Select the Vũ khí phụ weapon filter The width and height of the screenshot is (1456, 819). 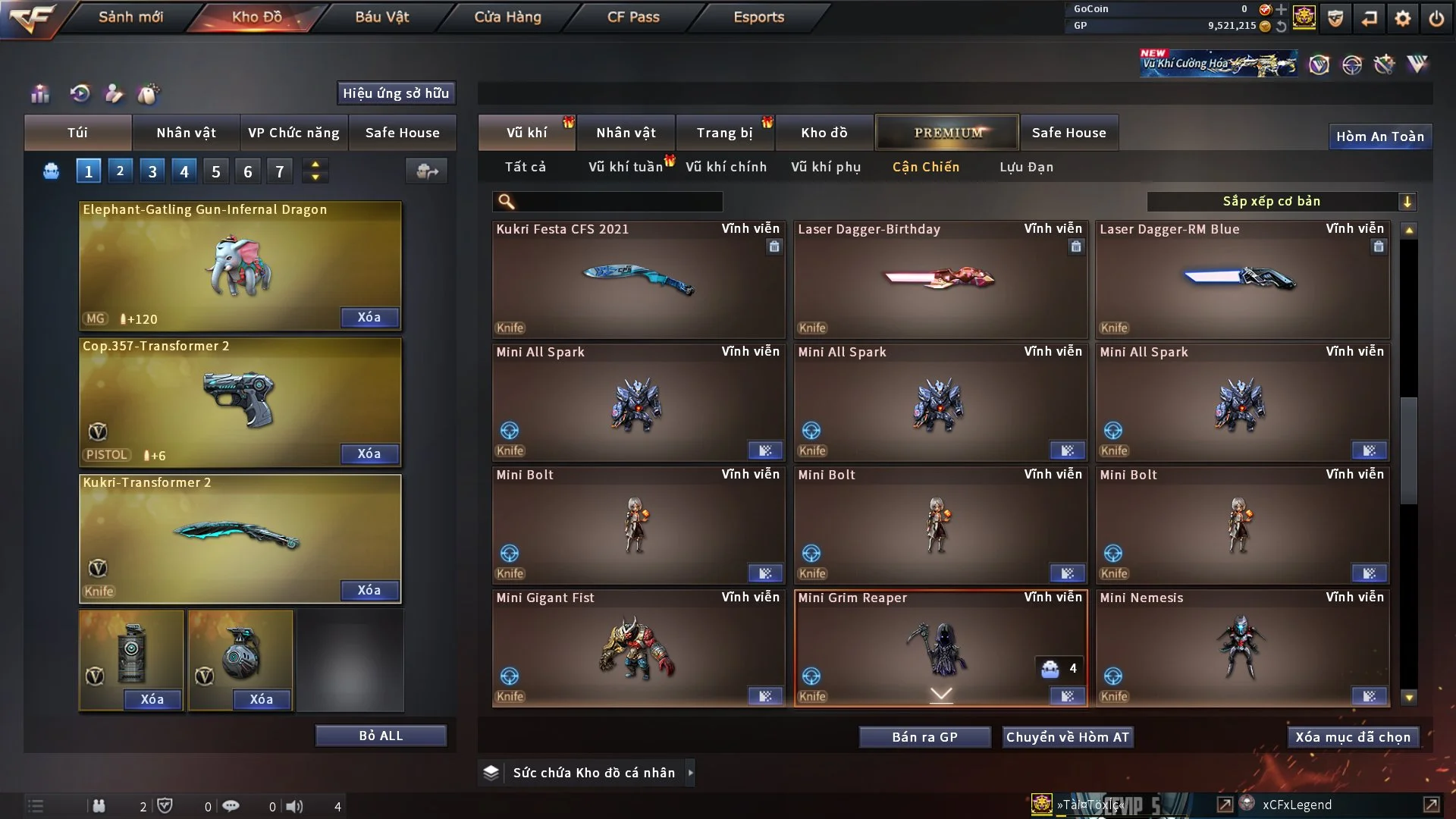tap(826, 167)
